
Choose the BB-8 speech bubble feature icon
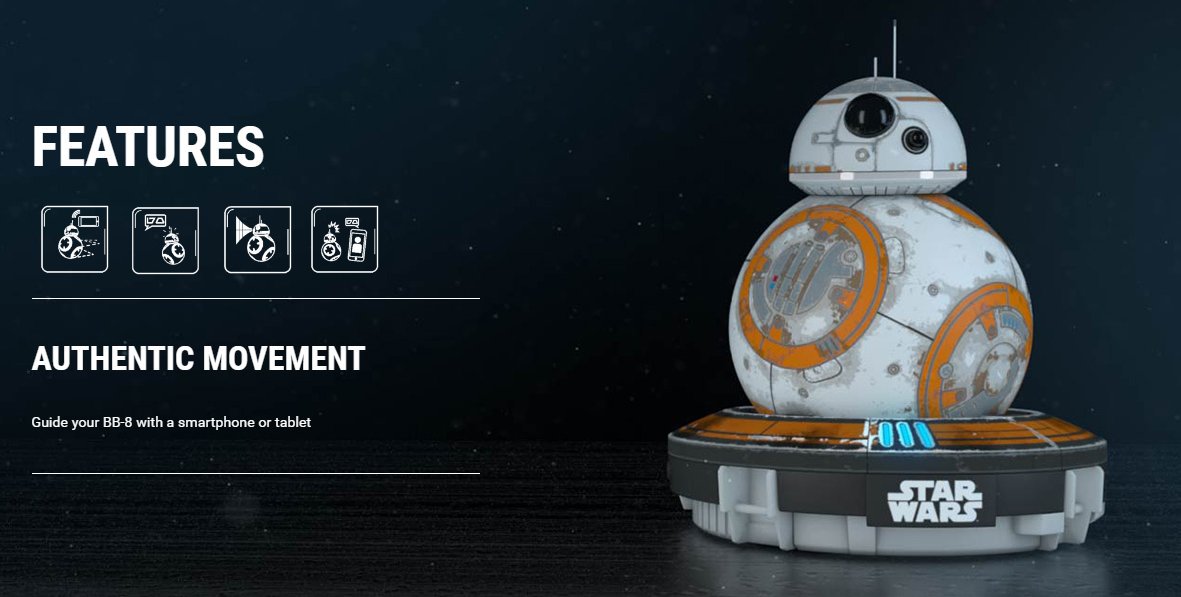[x=165, y=239]
